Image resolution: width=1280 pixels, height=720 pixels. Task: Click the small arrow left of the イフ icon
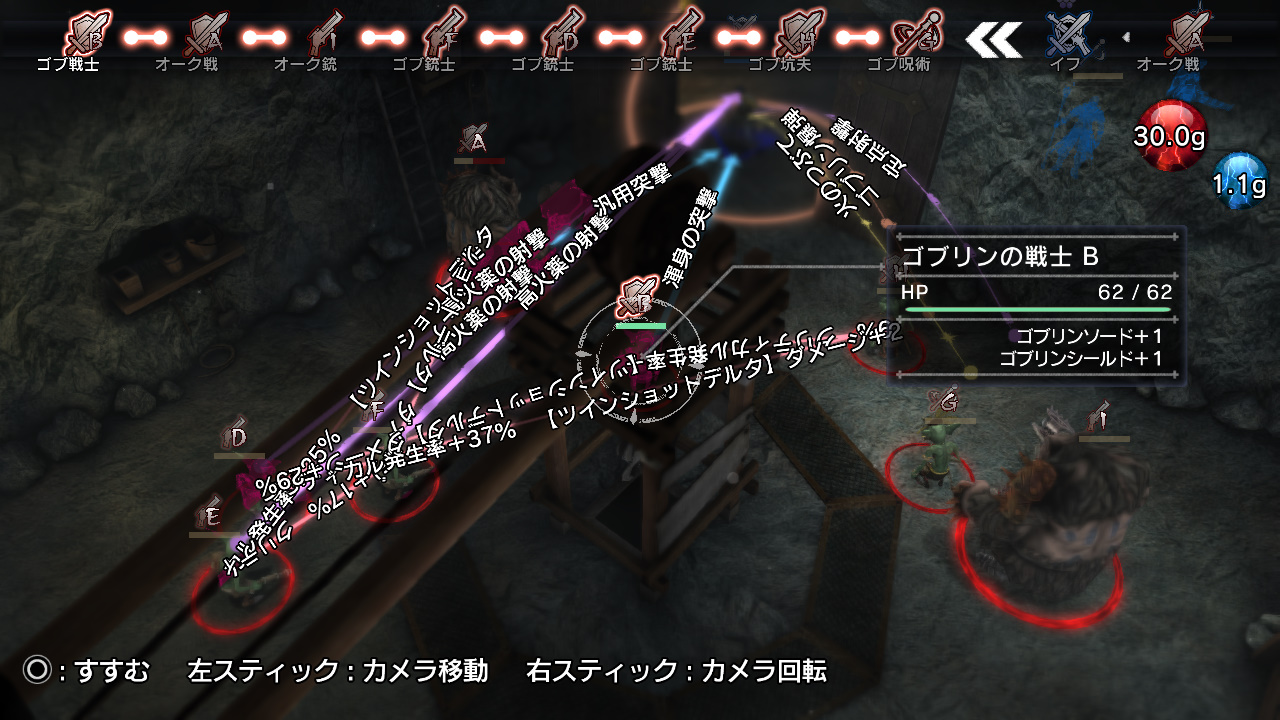(x=1125, y=38)
